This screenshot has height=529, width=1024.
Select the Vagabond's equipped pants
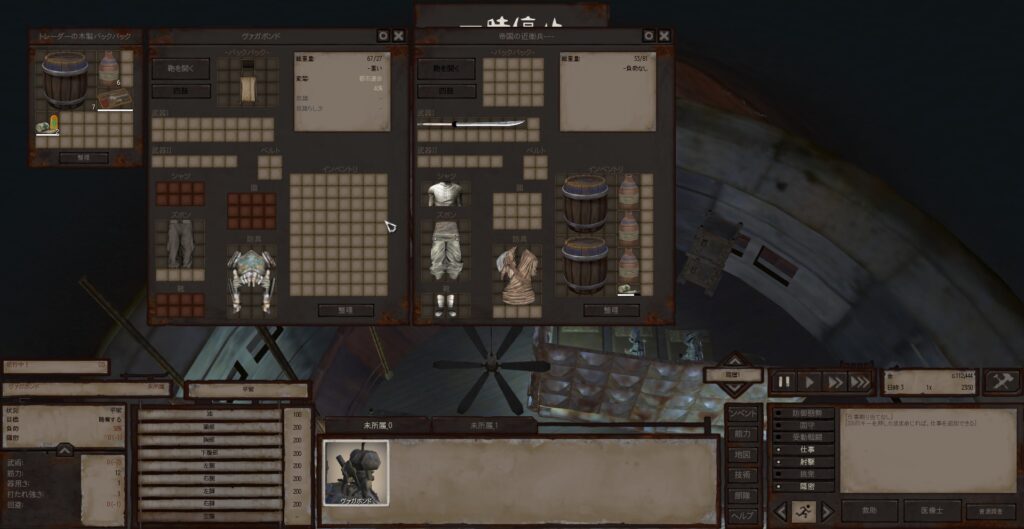(180, 243)
